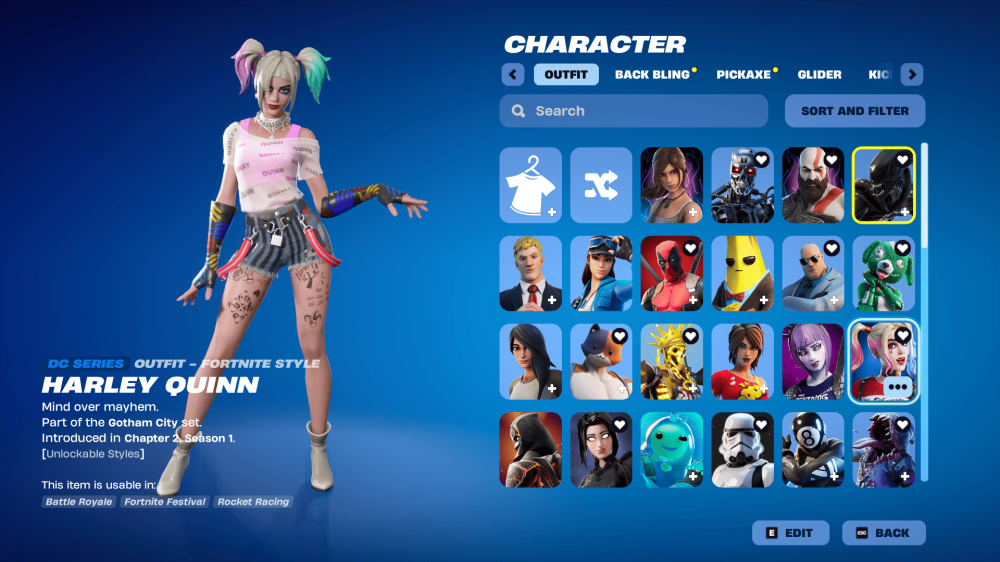The image size is (1000, 562).
Task: Click the left category arrow
Action: [513, 75]
